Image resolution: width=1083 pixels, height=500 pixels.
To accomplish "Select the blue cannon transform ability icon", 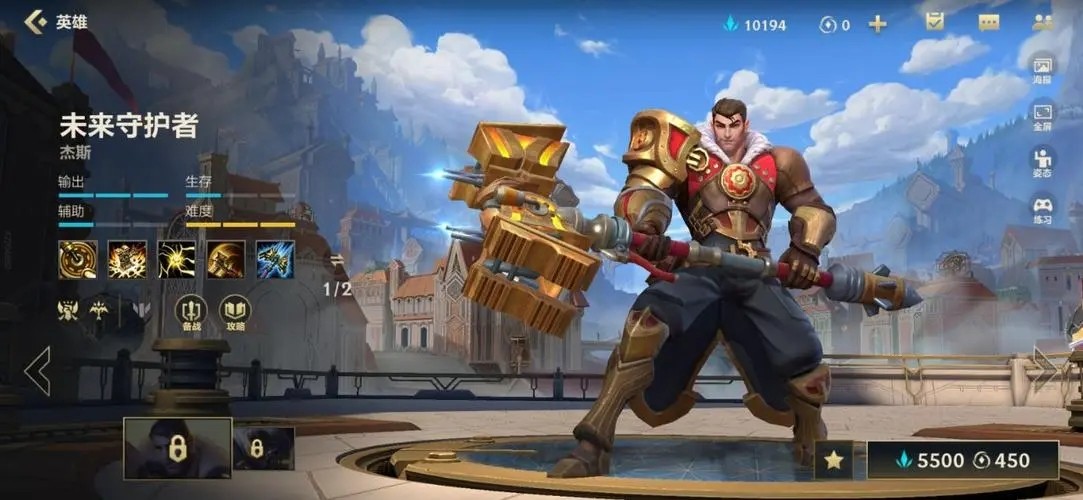I will 275,260.
